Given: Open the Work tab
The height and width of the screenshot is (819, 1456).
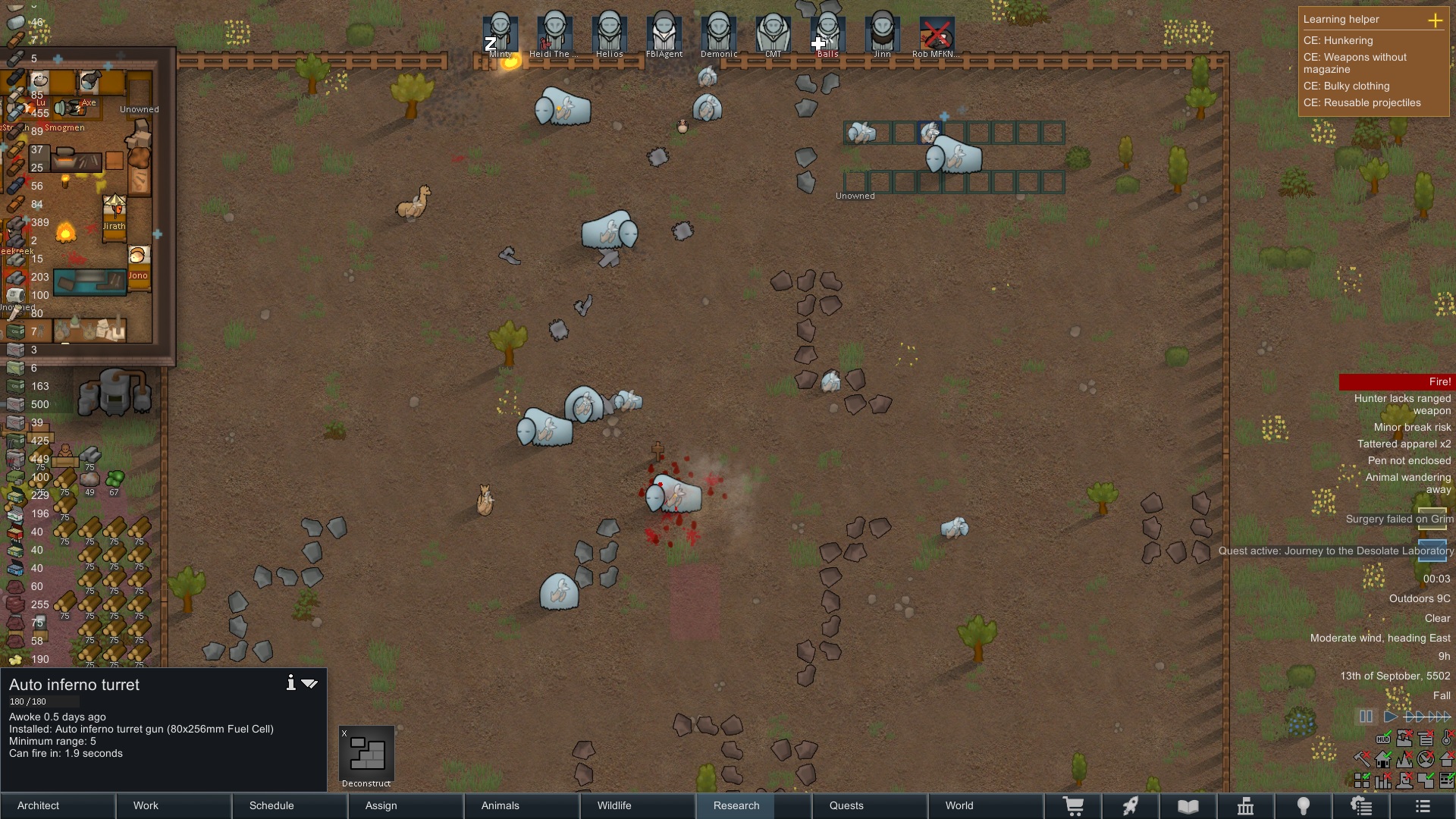Looking at the screenshot, I should pos(174,805).
